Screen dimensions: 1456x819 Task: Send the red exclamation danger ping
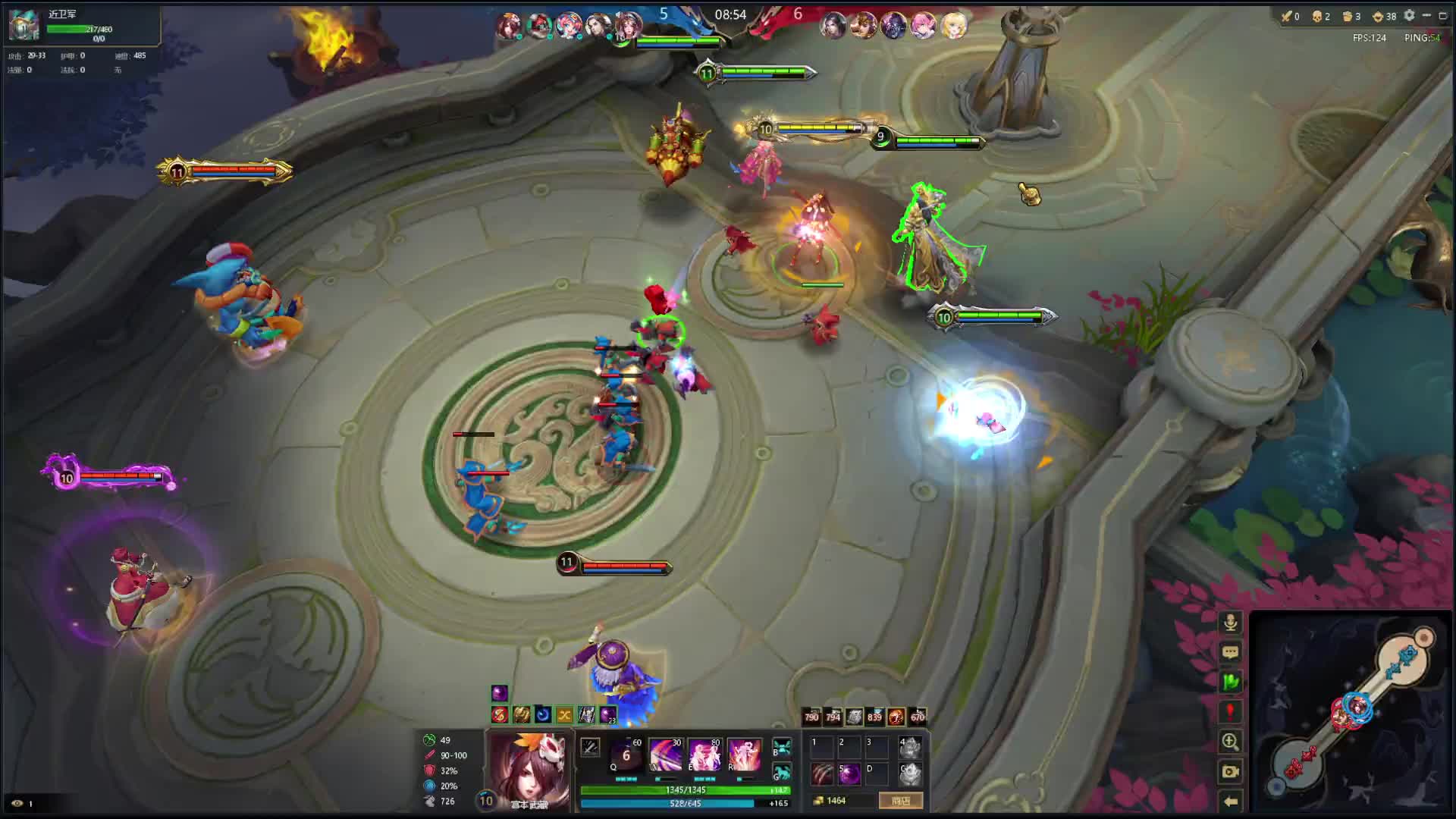(1230, 711)
